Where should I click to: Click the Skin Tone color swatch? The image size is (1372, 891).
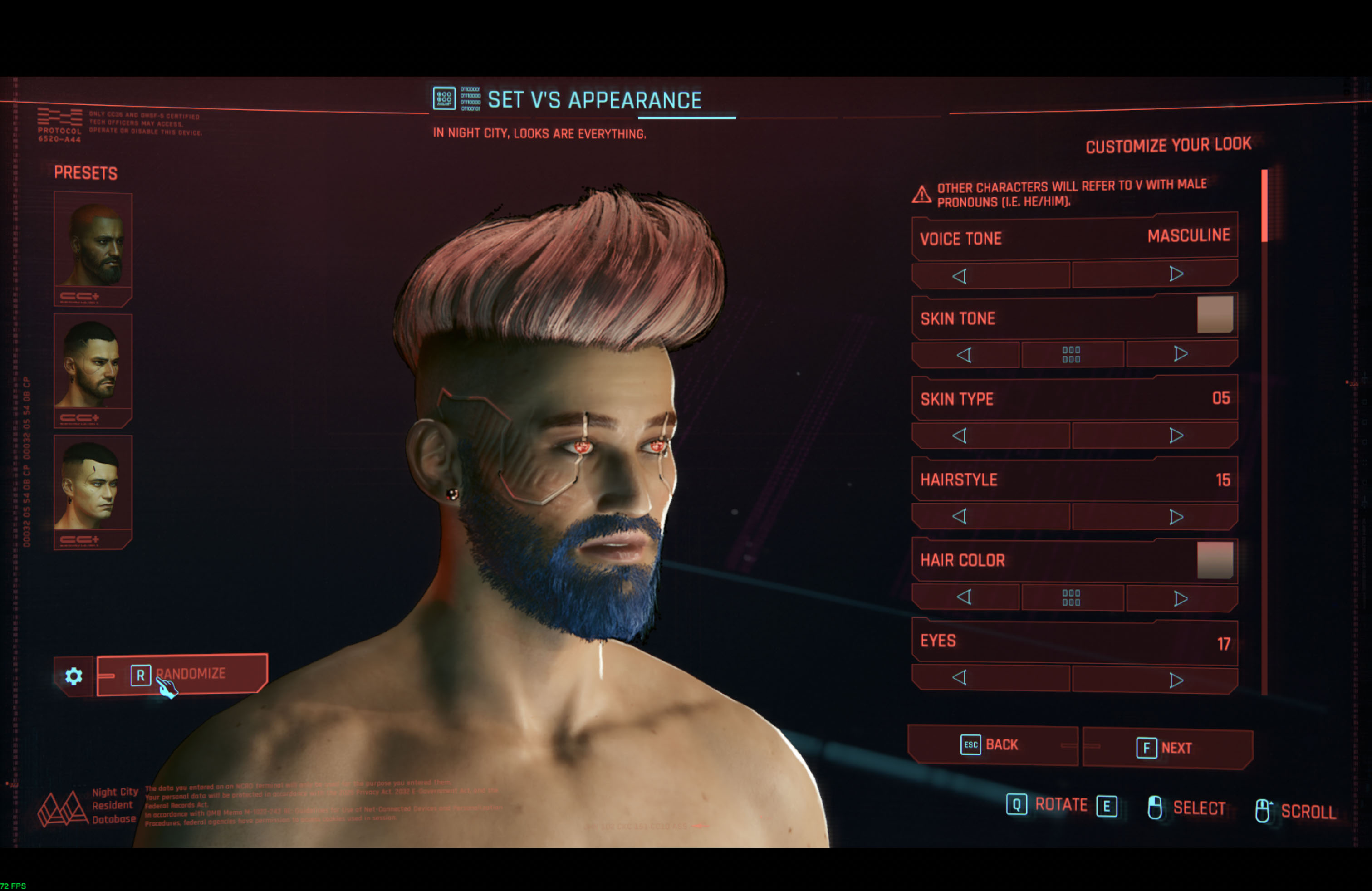(x=1216, y=314)
